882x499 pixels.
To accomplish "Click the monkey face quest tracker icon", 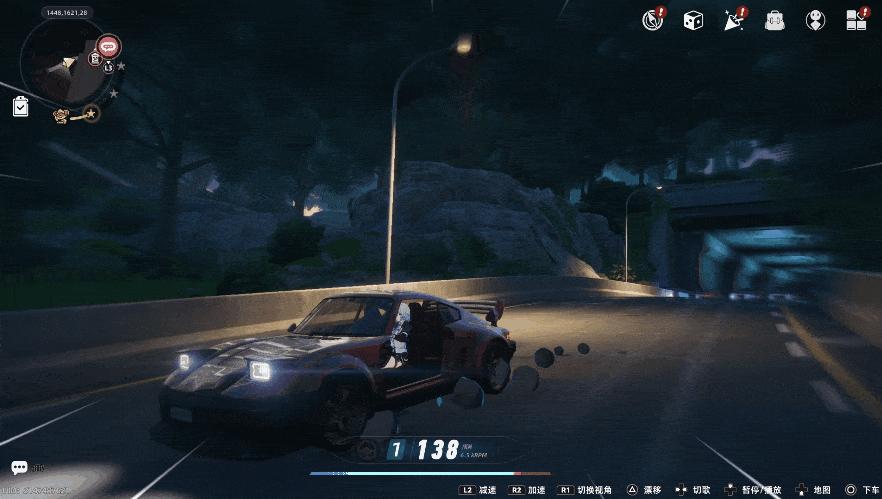I will click(62, 115).
